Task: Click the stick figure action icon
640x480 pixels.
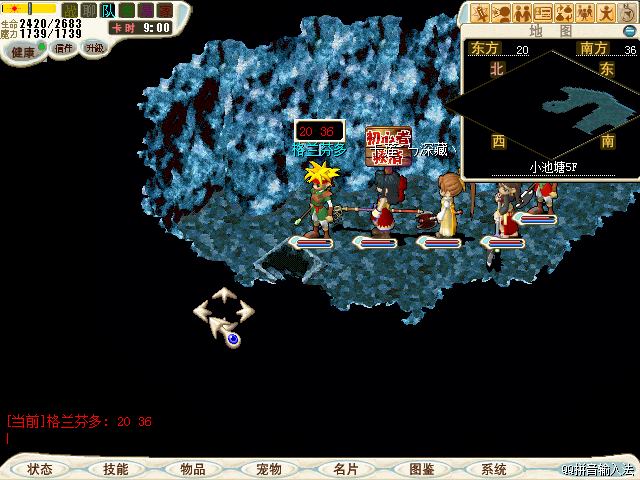Action: click(606, 13)
